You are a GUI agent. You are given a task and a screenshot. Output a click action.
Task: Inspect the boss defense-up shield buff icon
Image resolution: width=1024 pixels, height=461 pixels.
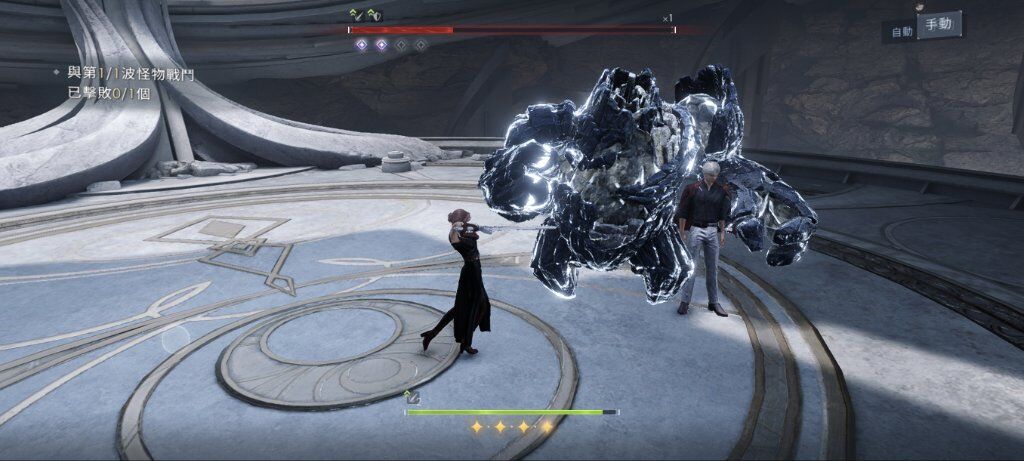(374, 15)
